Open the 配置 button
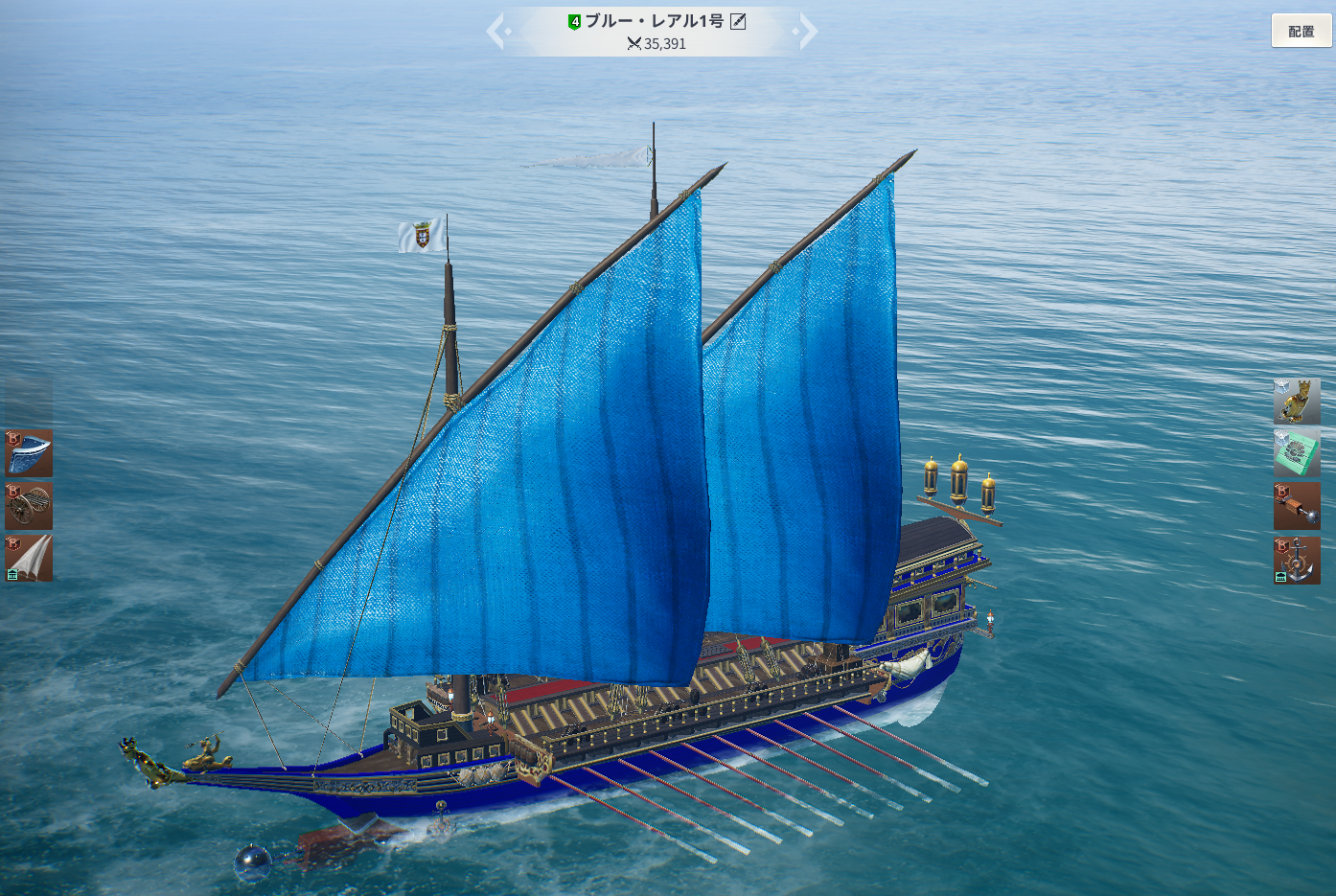This screenshot has width=1336, height=896. tap(1301, 31)
